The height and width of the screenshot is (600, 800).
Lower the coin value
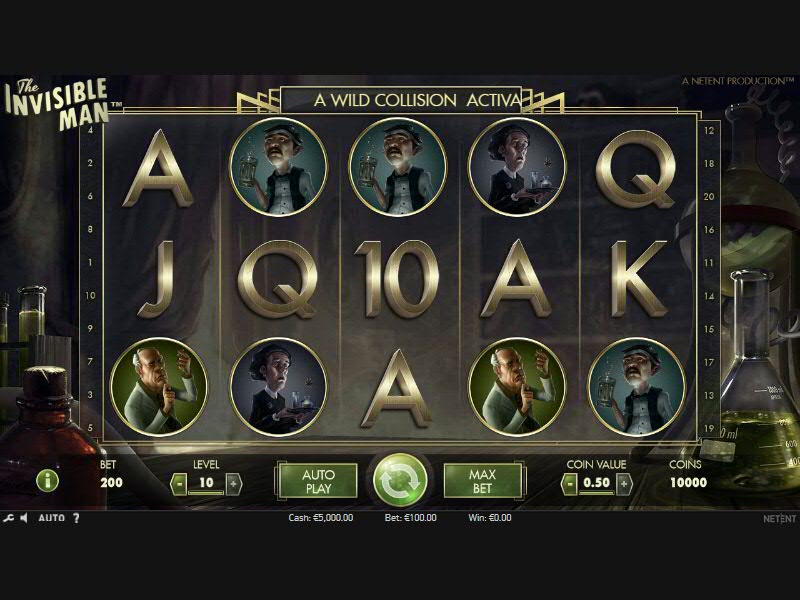(570, 483)
